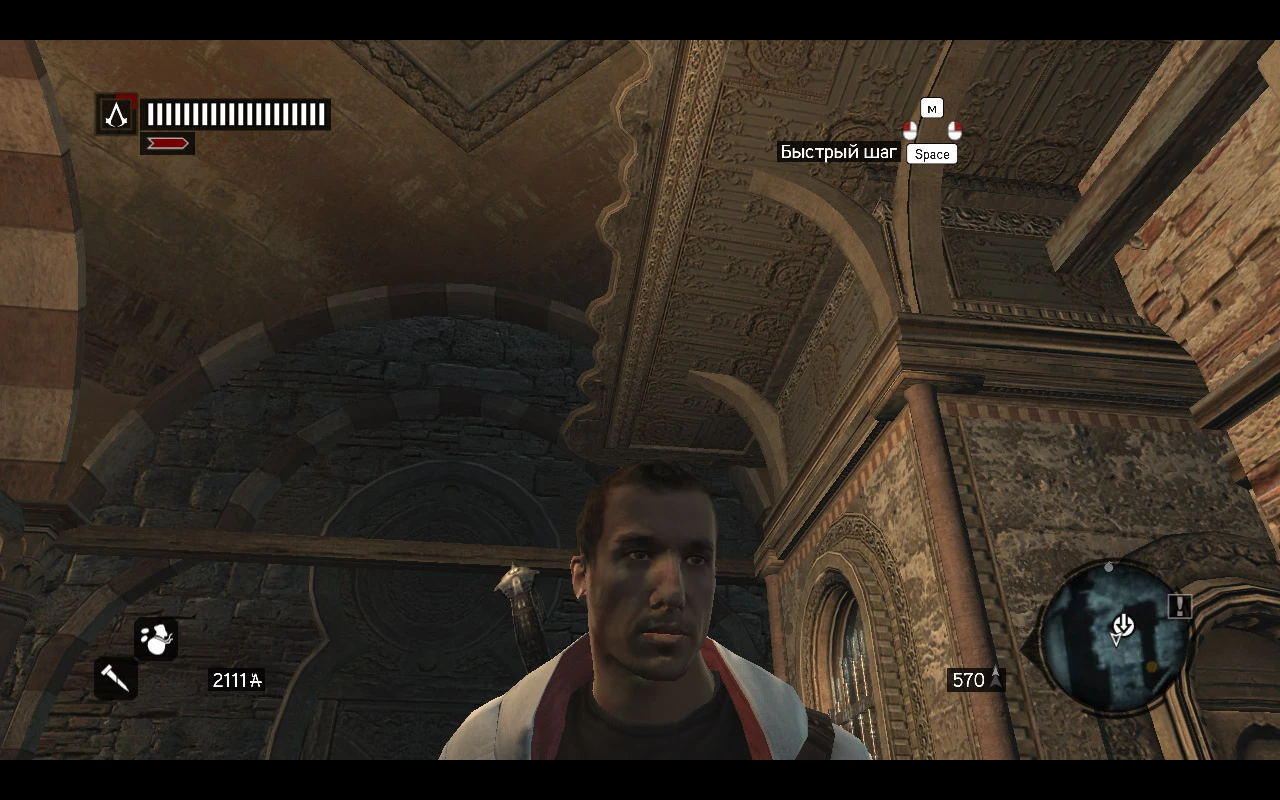This screenshot has height=800, width=1280.
Task: Select the throwing knife weapon icon
Action: point(114,680)
